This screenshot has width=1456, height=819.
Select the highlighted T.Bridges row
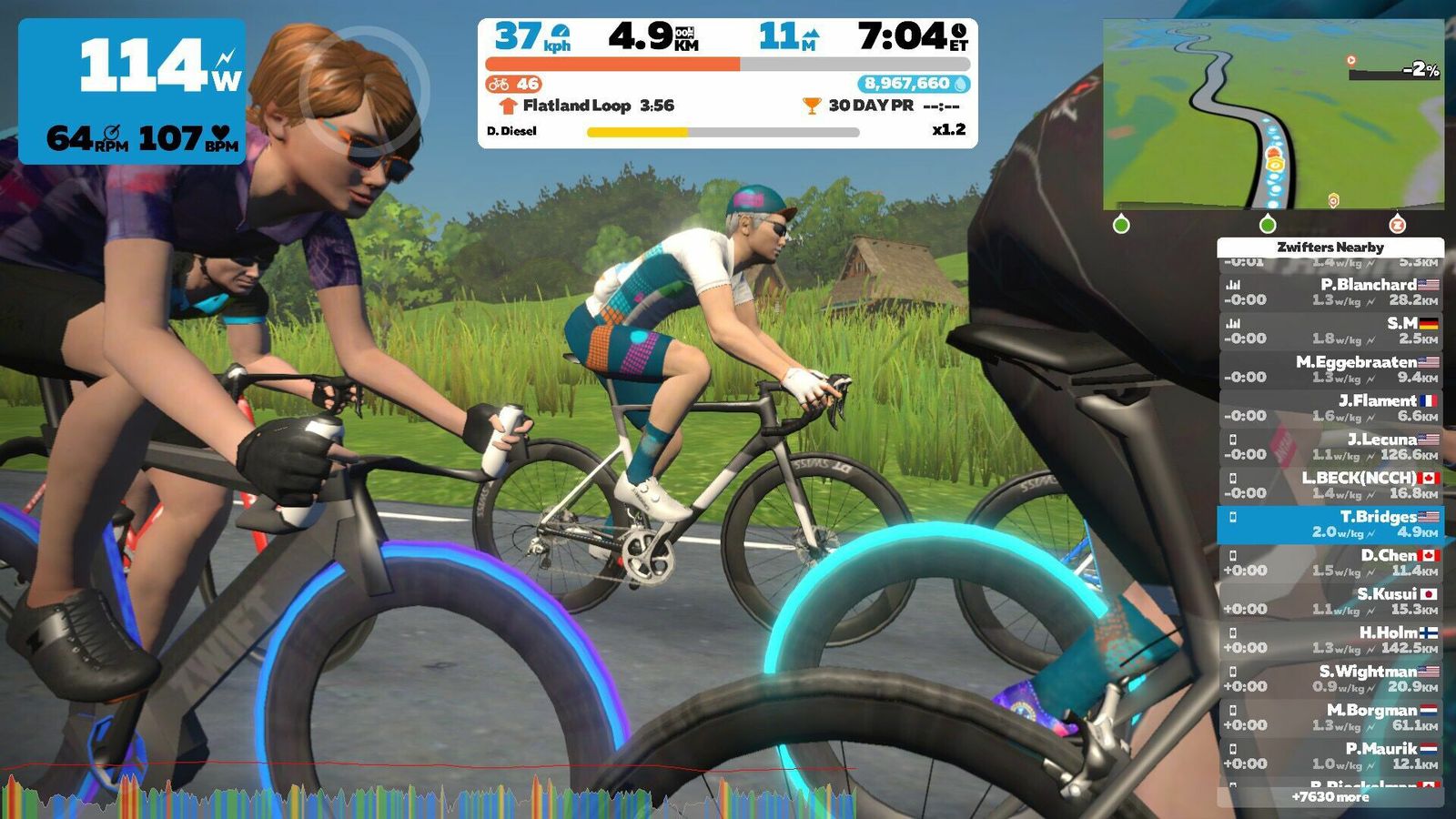tap(1330, 524)
